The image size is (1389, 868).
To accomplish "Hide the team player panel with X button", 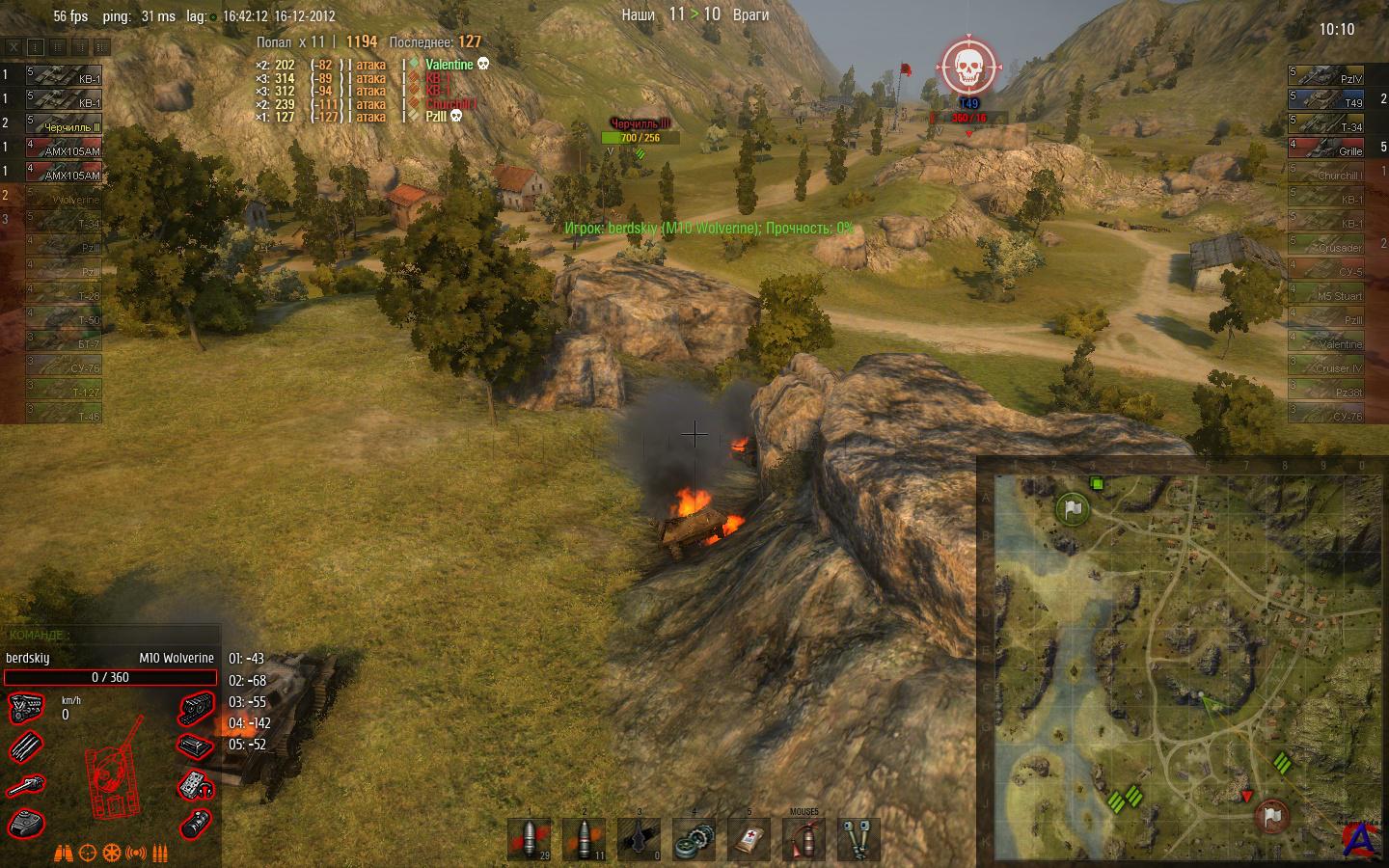I will tap(13, 46).
